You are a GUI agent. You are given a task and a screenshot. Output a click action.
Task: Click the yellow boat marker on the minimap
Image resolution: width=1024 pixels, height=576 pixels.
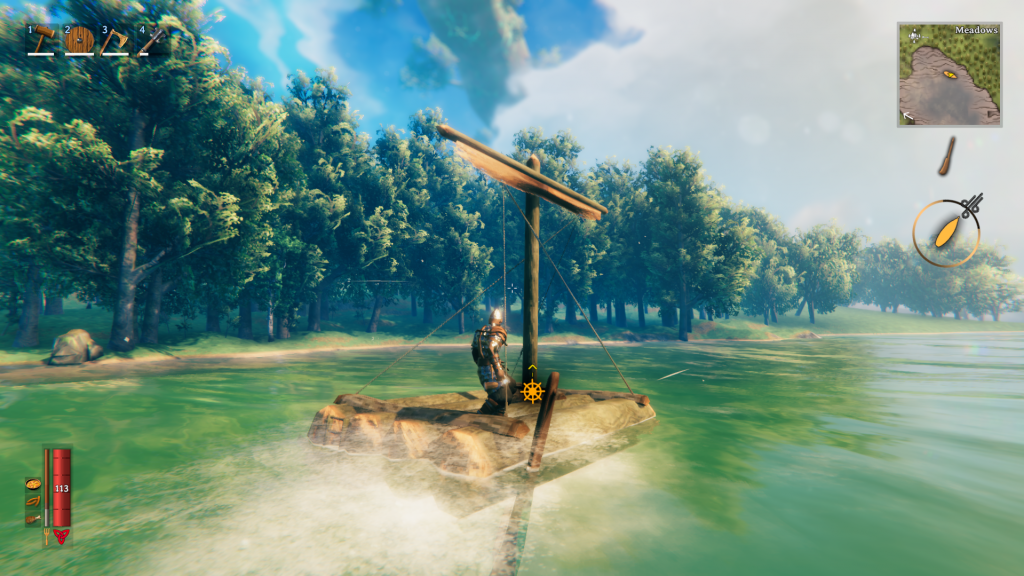(950, 75)
